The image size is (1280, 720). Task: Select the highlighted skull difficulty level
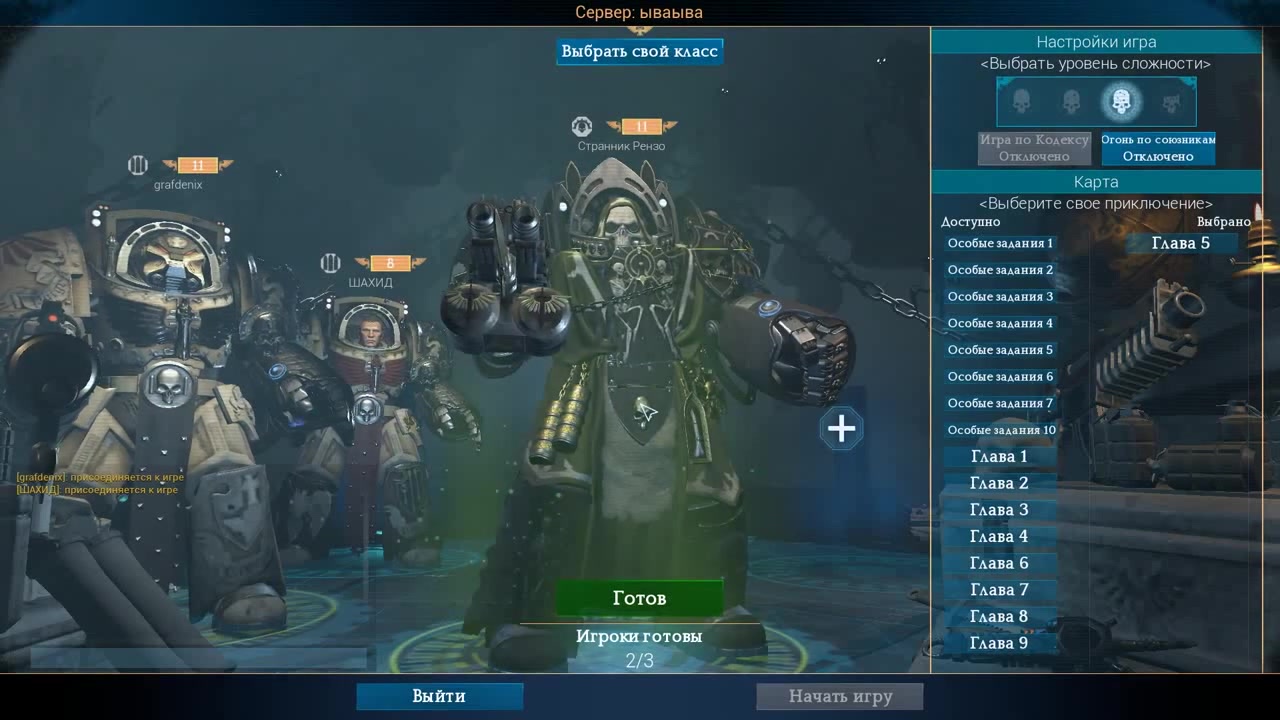coord(1121,101)
